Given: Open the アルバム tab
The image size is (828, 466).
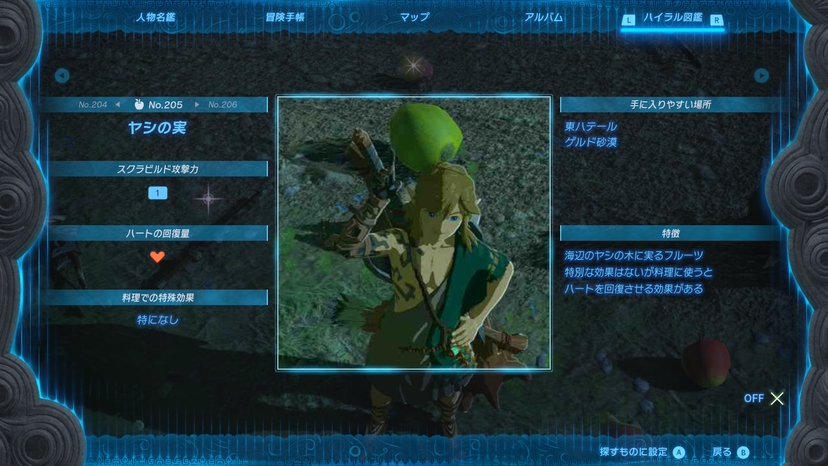Looking at the screenshot, I should click(x=543, y=18).
